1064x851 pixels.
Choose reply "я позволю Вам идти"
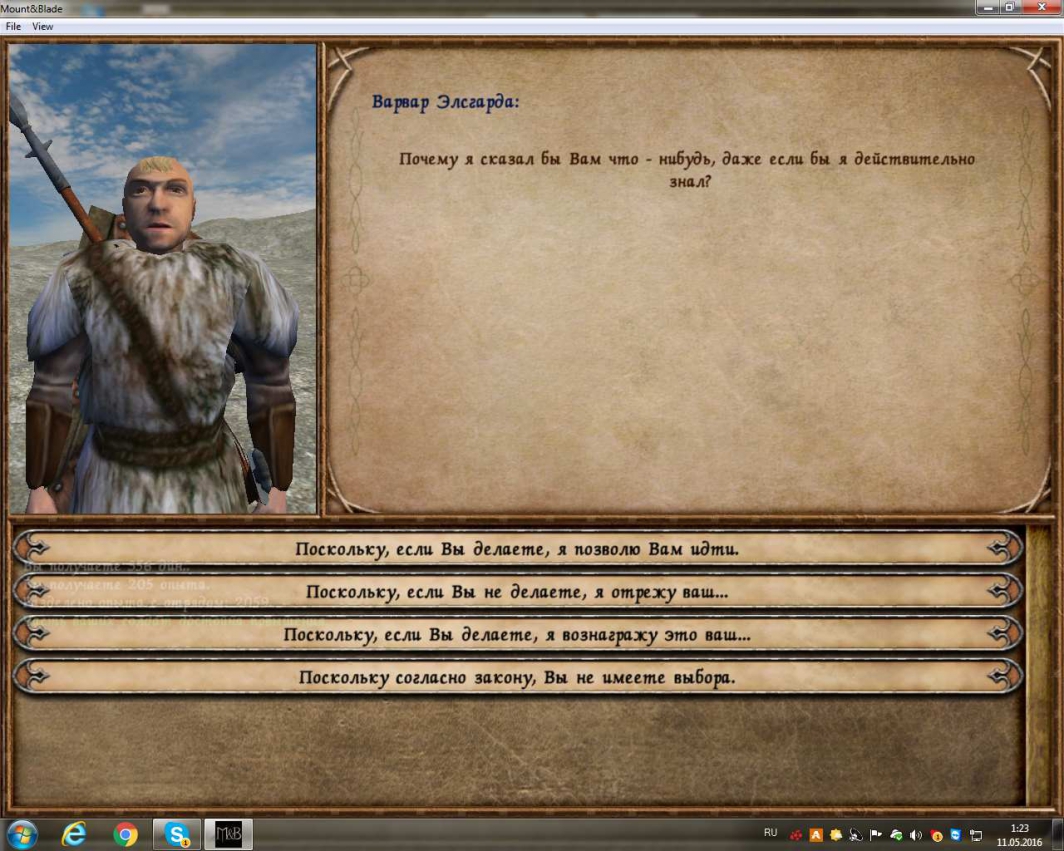point(517,549)
